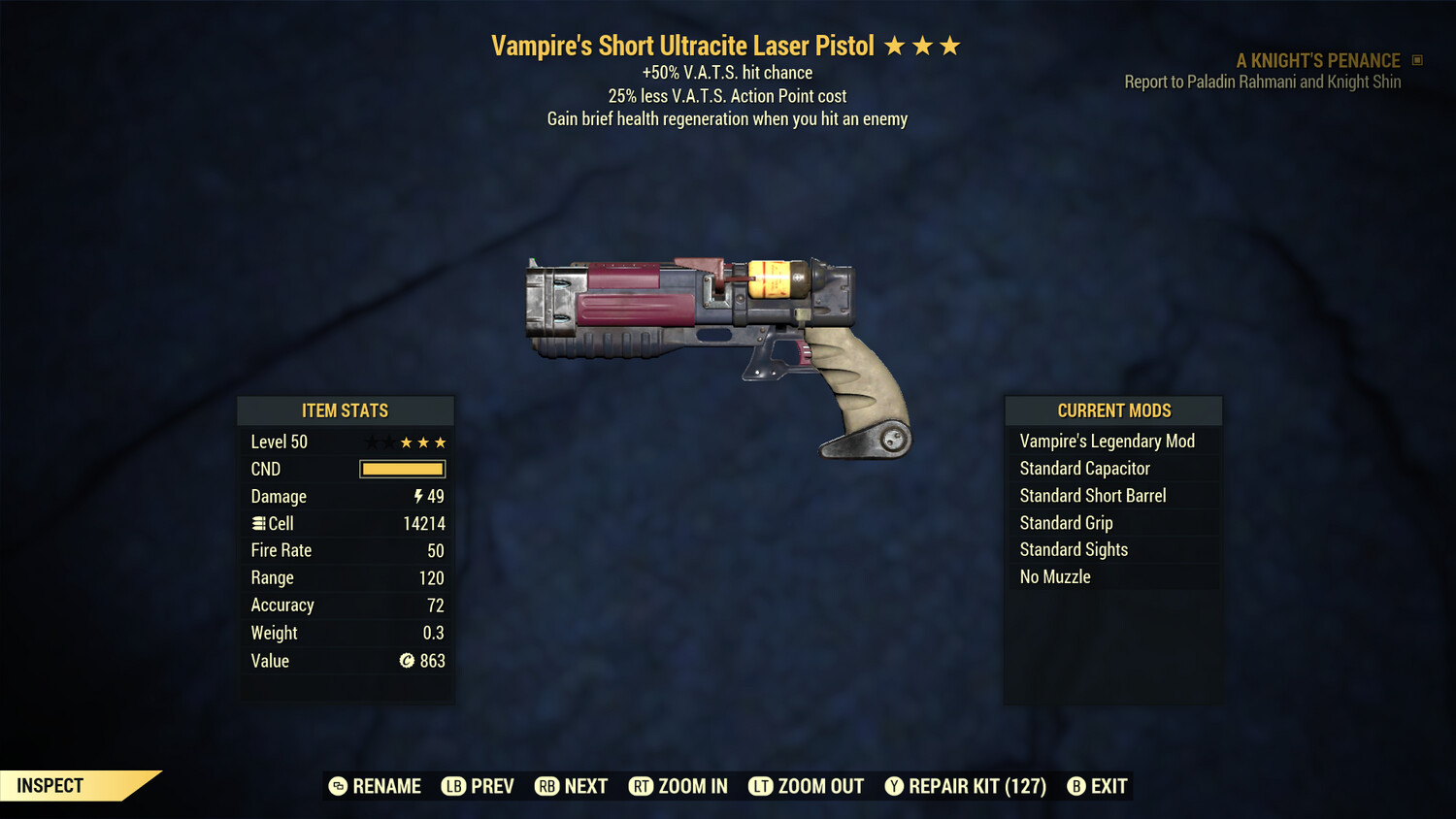Click the LT Zoom Out controller icon
Screen dimensions: 1456x819
coord(762,786)
